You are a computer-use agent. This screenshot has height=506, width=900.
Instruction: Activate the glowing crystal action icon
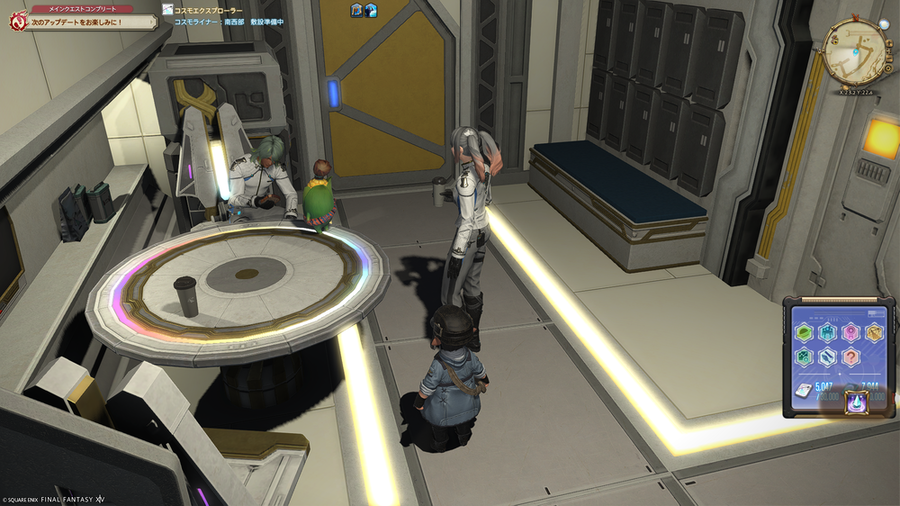[x=858, y=402]
